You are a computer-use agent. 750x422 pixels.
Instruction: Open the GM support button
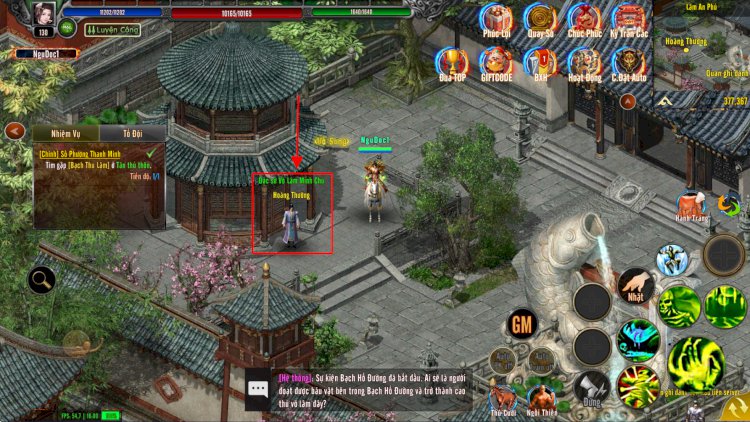(x=520, y=324)
